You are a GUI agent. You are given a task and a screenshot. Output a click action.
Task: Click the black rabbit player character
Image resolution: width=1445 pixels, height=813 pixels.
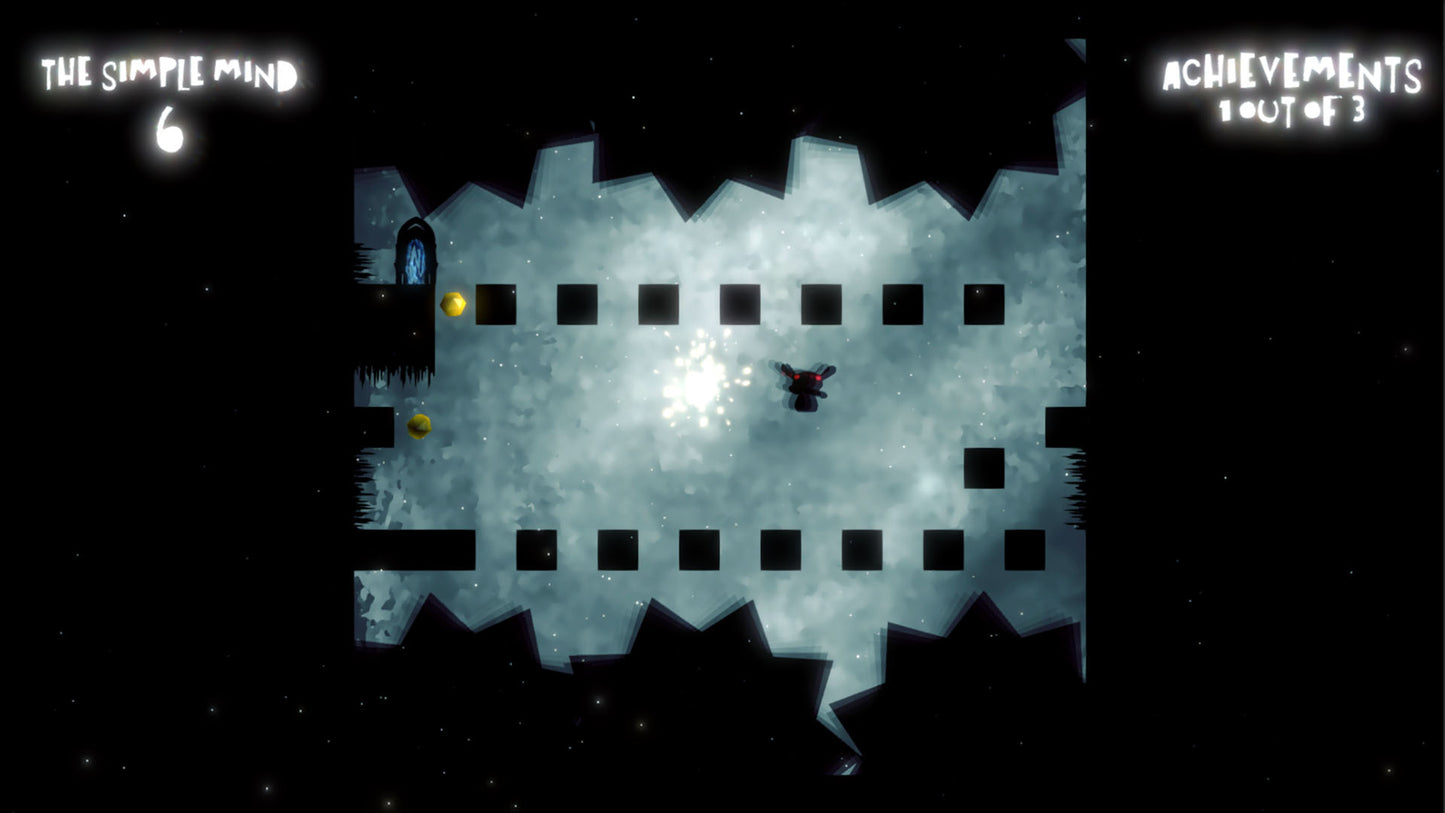(805, 385)
